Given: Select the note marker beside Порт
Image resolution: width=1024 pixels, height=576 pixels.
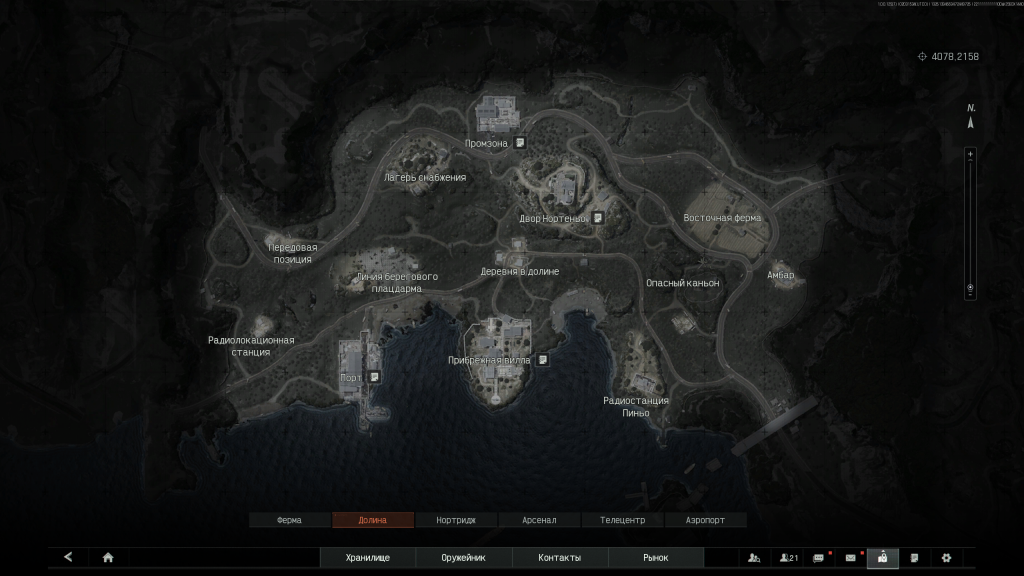Looking at the screenshot, I should [373, 377].
